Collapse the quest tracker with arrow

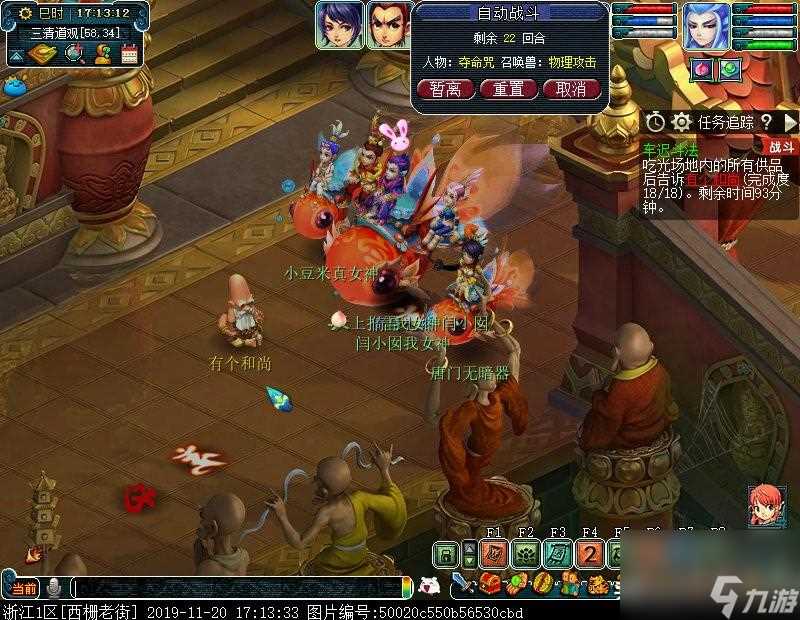789,122
